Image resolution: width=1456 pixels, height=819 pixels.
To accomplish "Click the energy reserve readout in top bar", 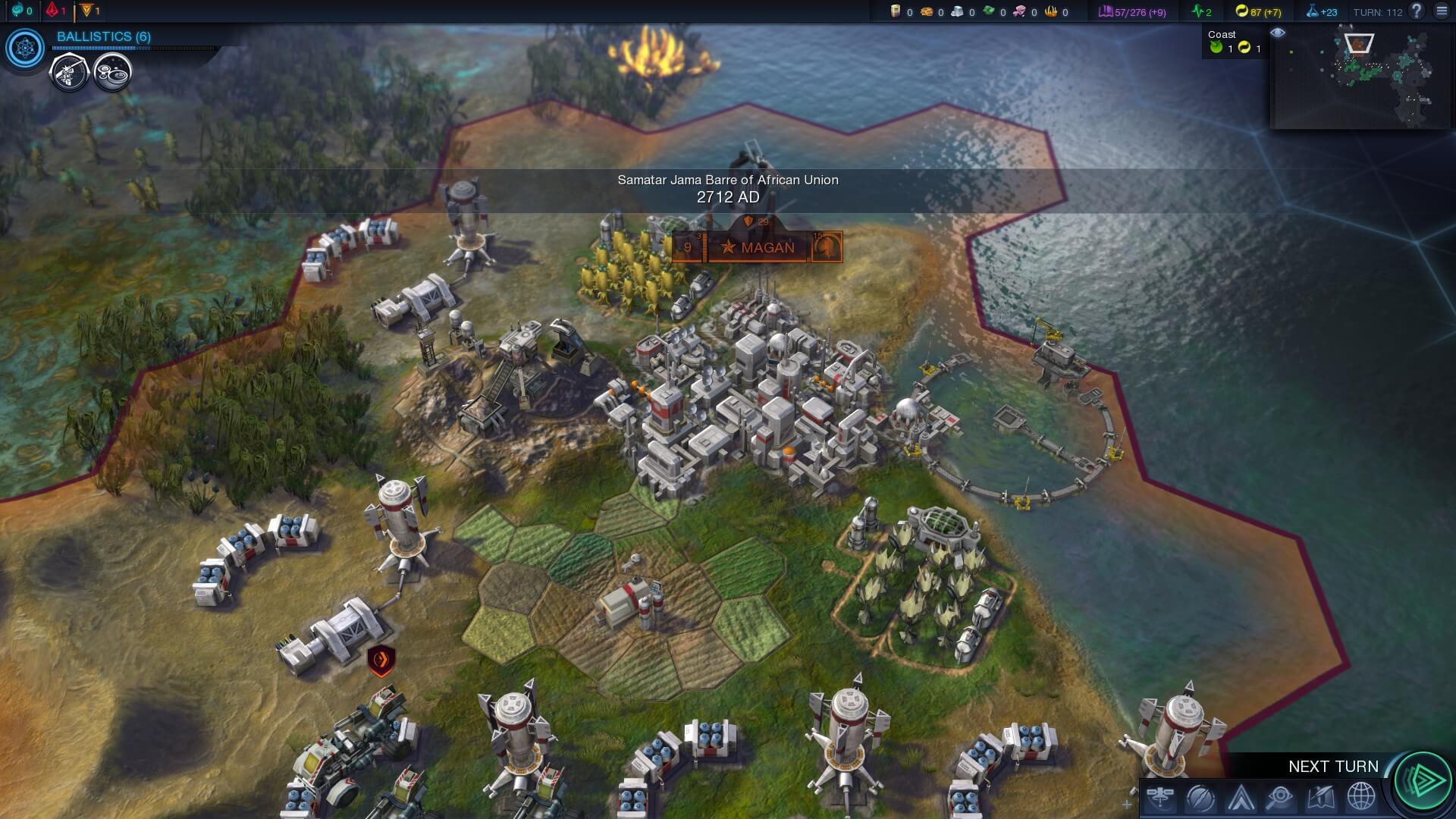I will tap(1258, 11).
